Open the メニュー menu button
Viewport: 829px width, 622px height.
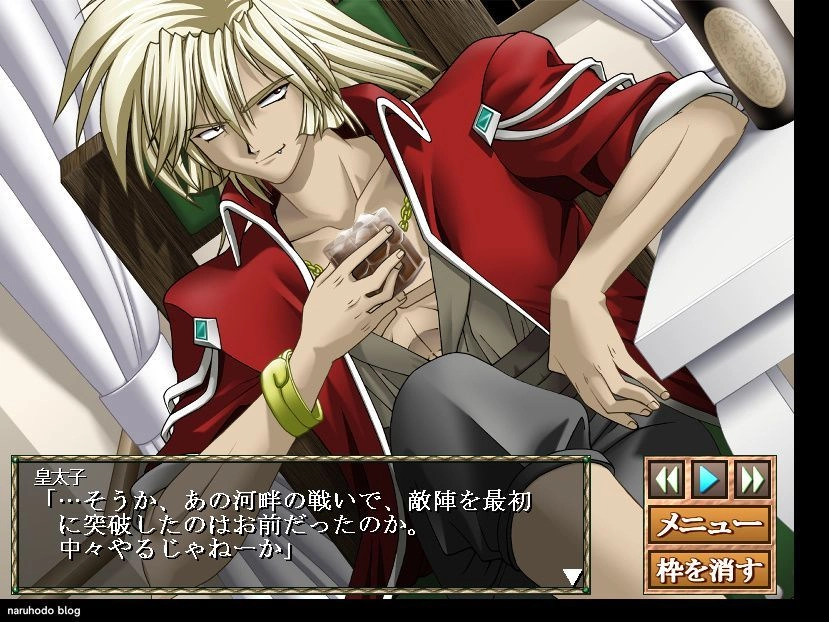pyautogui.click(x=709, y=524)
